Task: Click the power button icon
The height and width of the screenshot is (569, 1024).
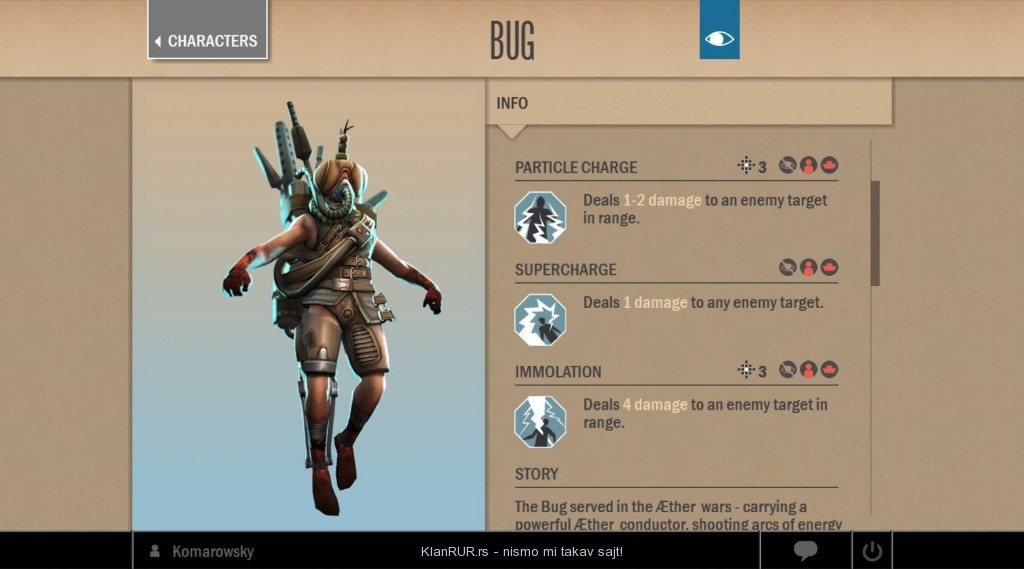Action: coord(872,550)
